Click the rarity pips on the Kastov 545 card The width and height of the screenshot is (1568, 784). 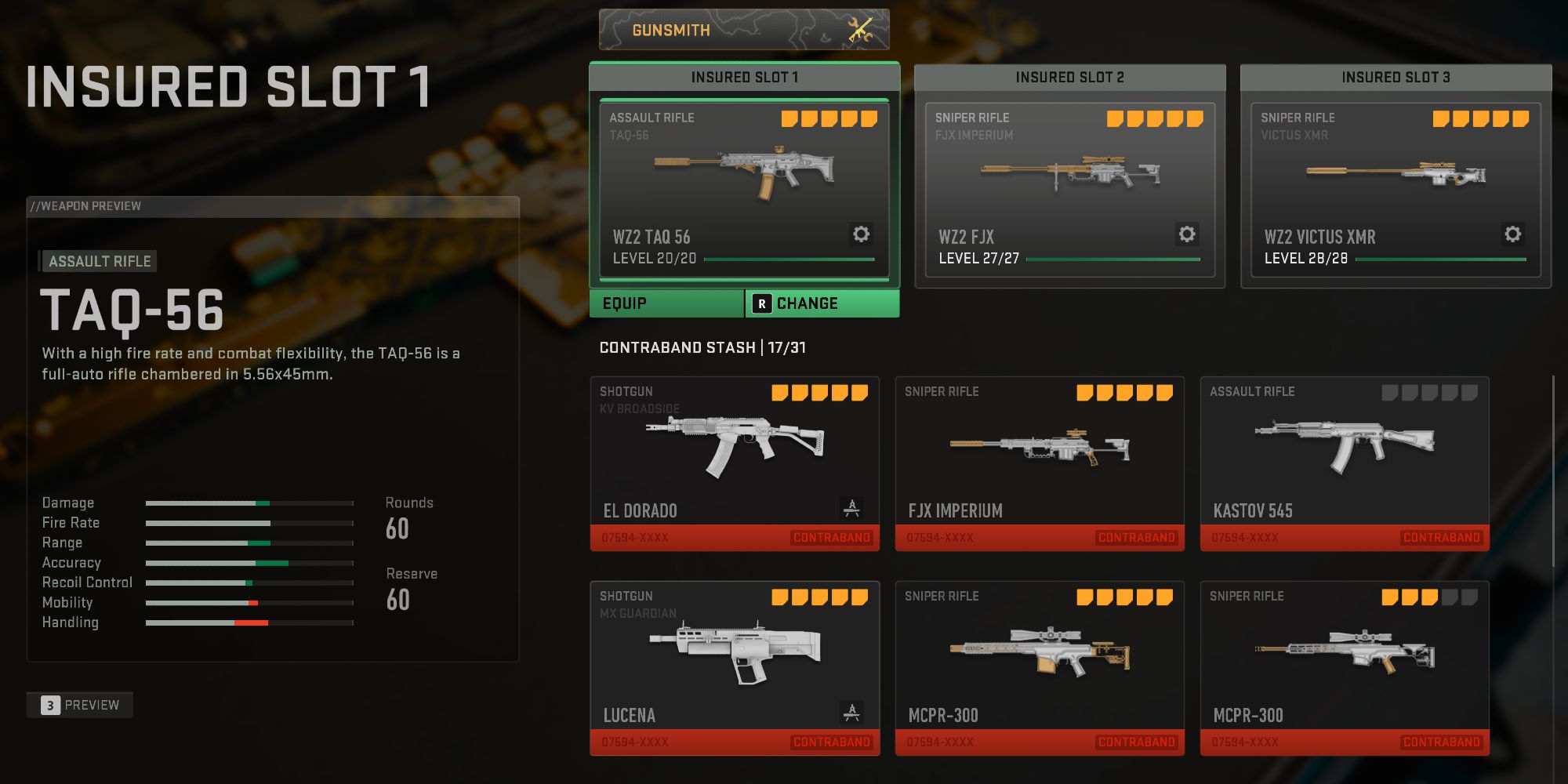pyautogui.click(x=1429, y=393)
